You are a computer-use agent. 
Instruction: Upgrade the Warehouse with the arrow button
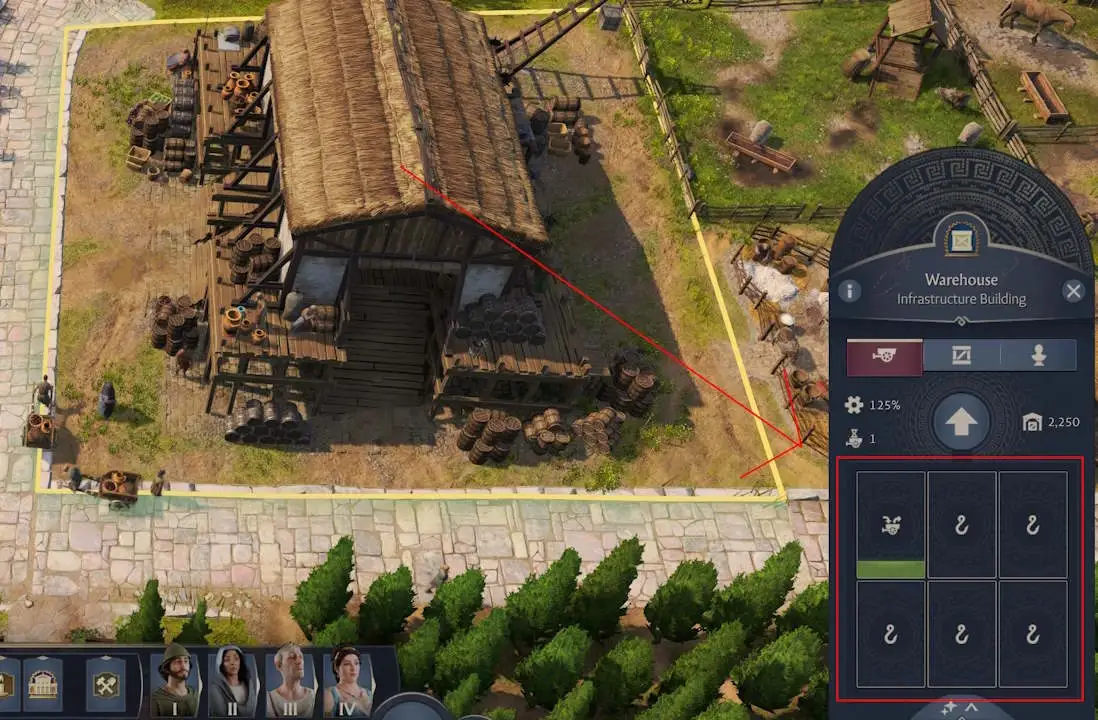tap(961, 422)
